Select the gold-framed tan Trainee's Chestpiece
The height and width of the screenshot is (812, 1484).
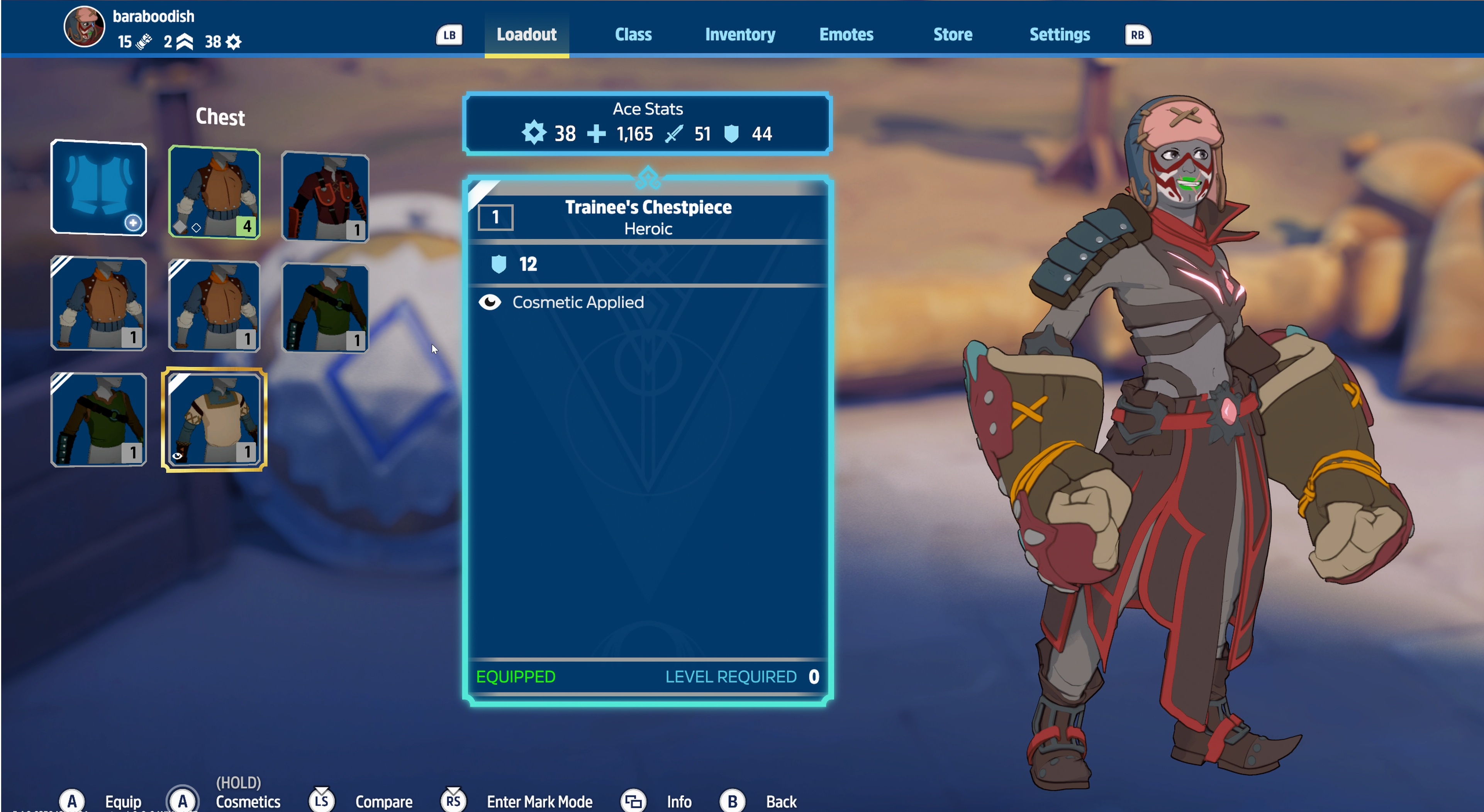(x=214, y=419)
